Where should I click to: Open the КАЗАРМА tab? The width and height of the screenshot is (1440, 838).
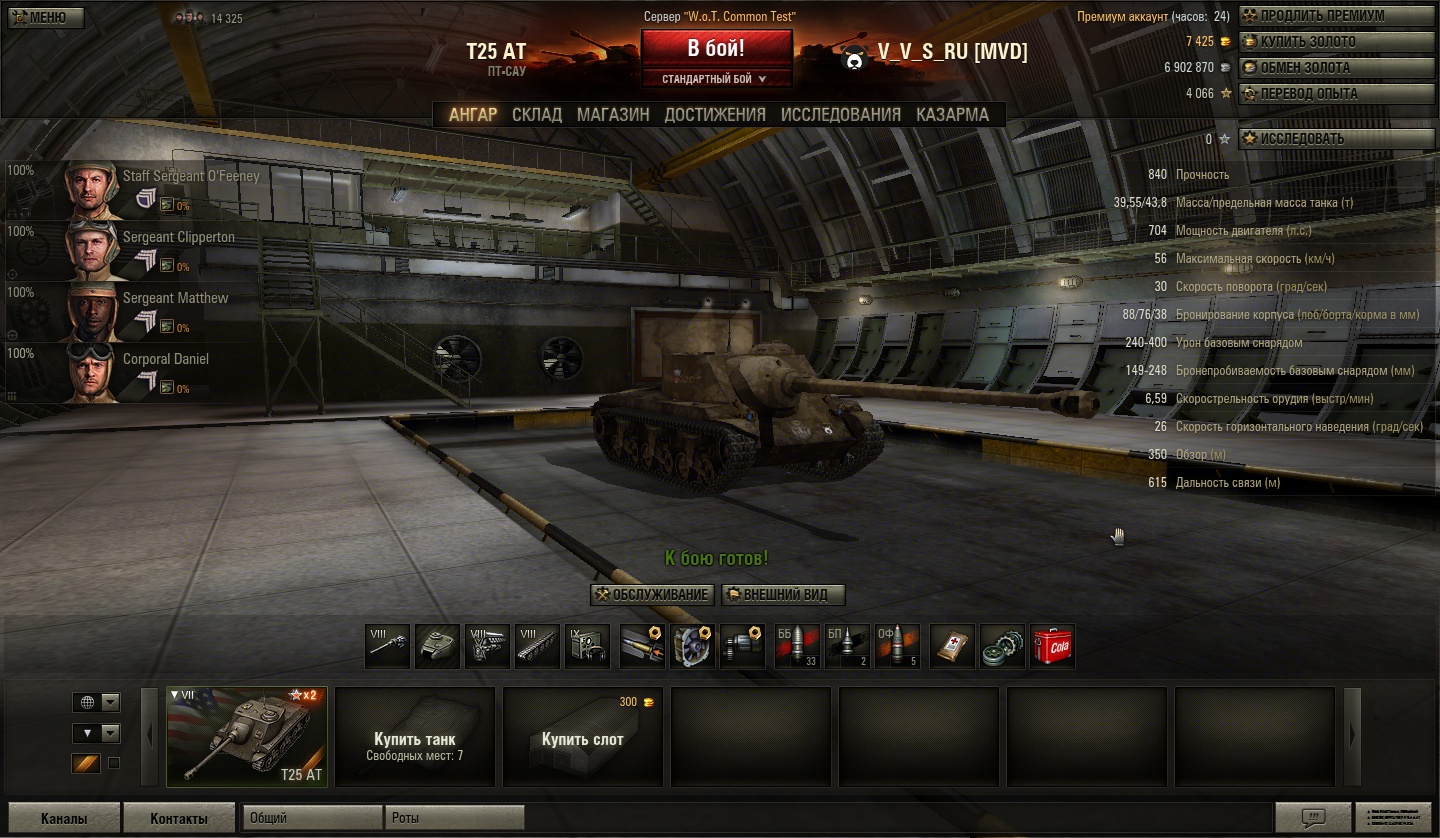[952, 115]
